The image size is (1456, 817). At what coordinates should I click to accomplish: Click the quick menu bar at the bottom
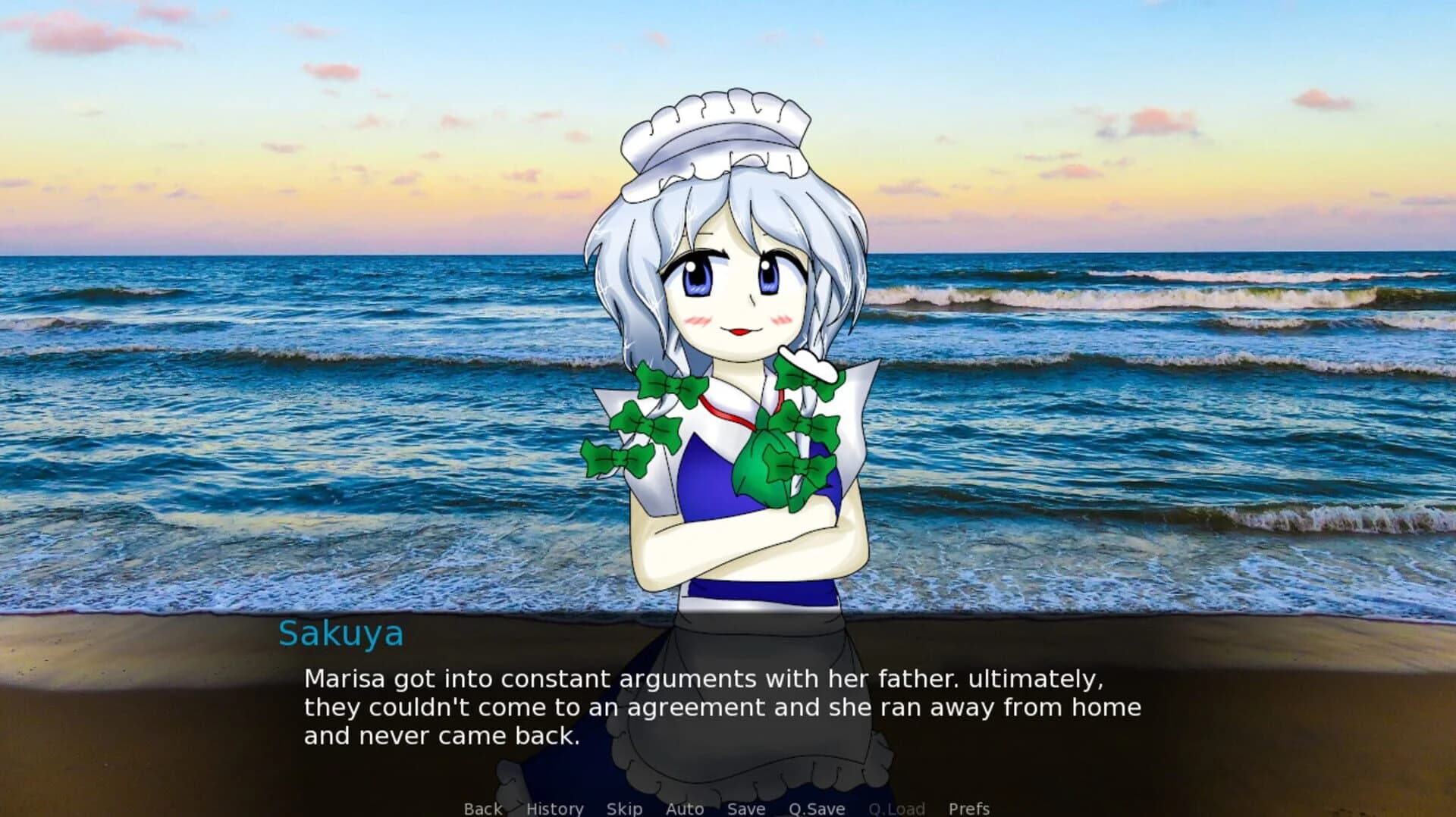(728, 808)
